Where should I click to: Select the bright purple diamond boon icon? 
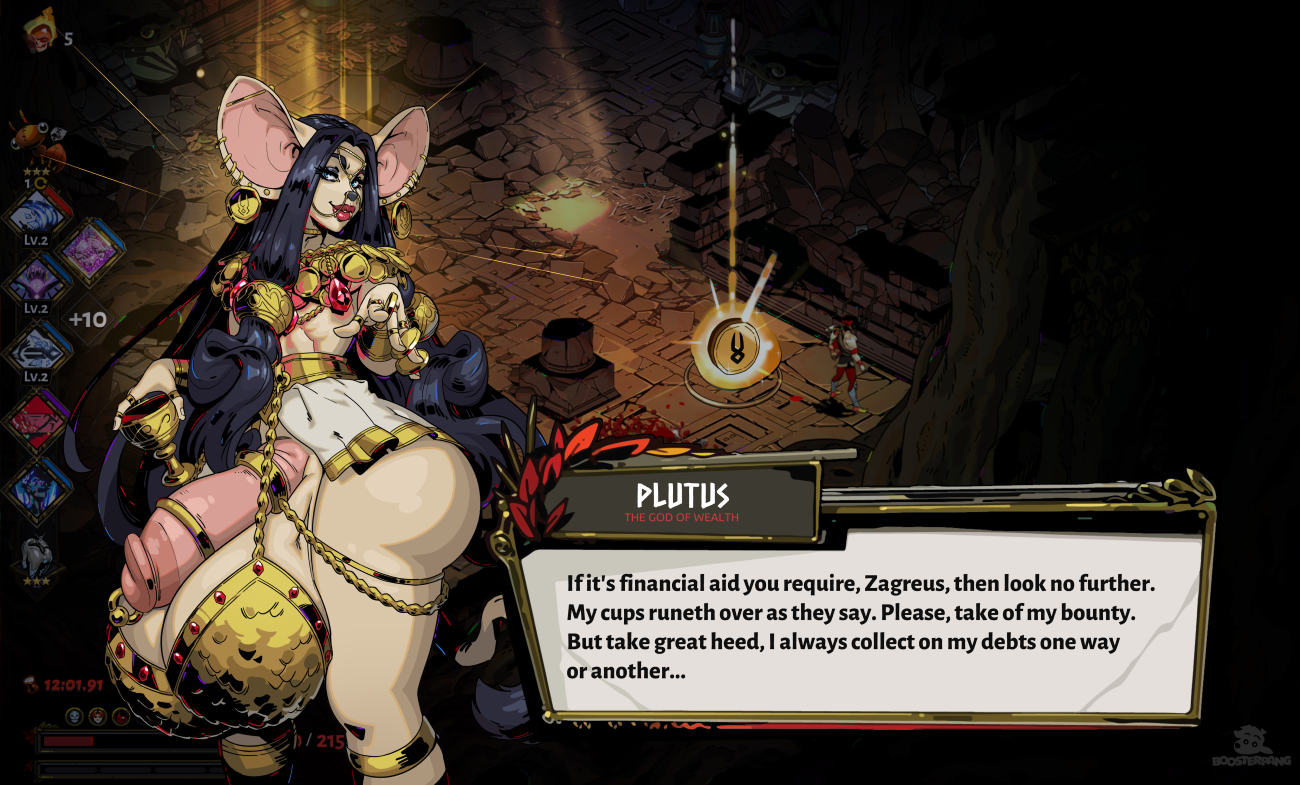[90, 251]
